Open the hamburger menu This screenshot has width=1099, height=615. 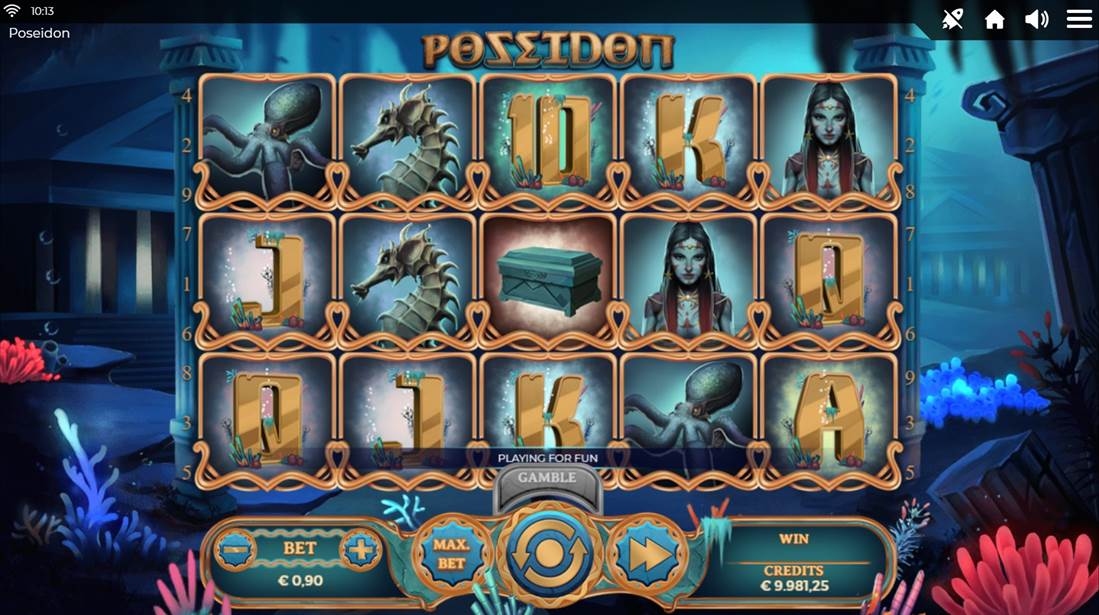[x=1079, y=19]
